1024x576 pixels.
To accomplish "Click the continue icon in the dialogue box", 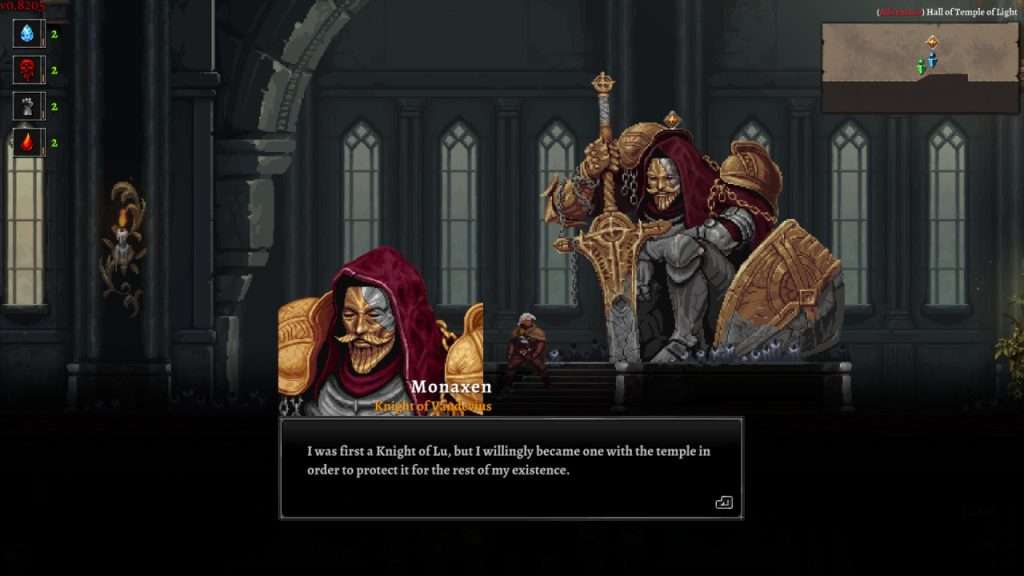I will 724,502.
